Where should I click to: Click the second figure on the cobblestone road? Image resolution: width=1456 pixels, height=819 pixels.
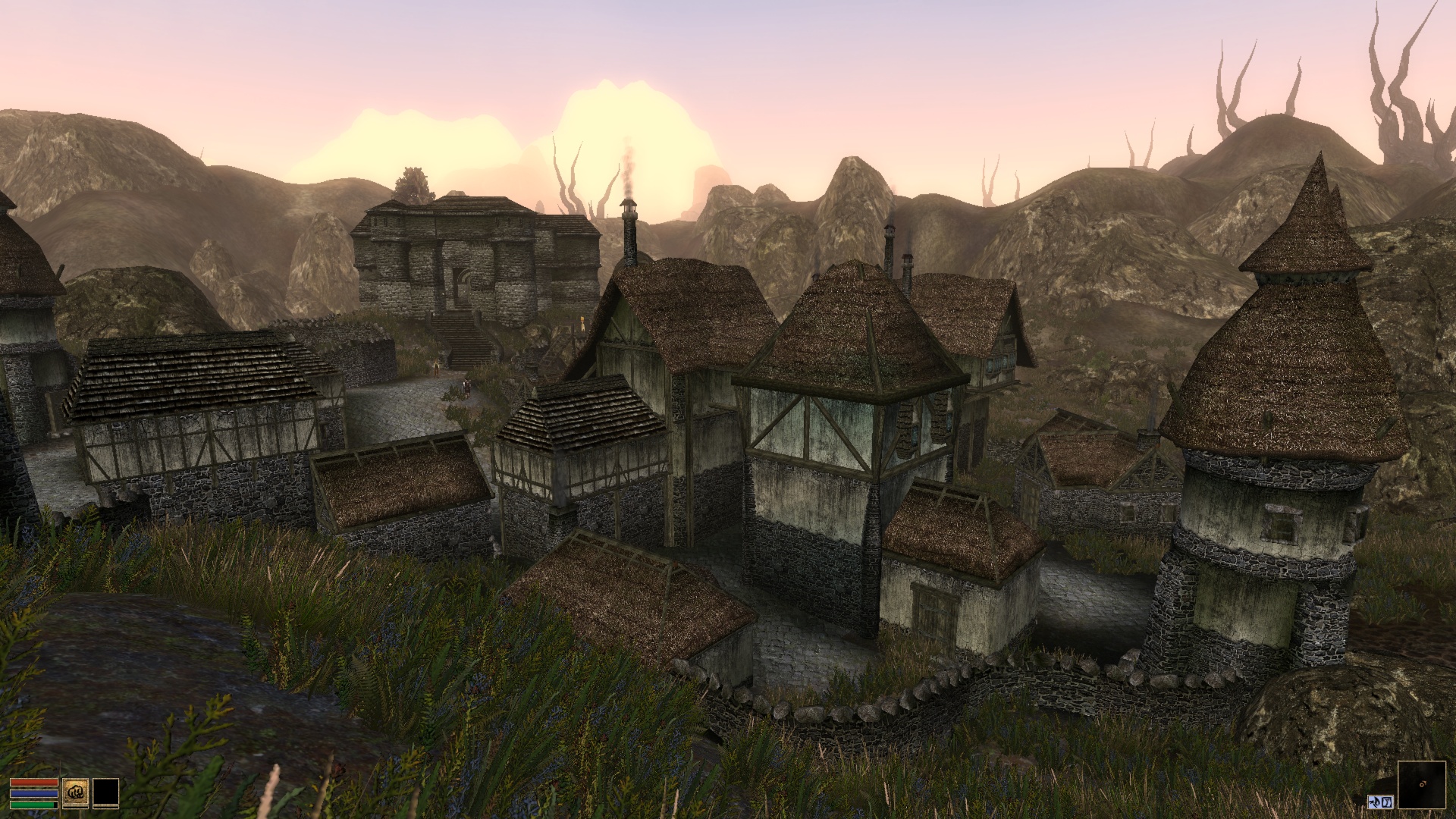point(466,388)
